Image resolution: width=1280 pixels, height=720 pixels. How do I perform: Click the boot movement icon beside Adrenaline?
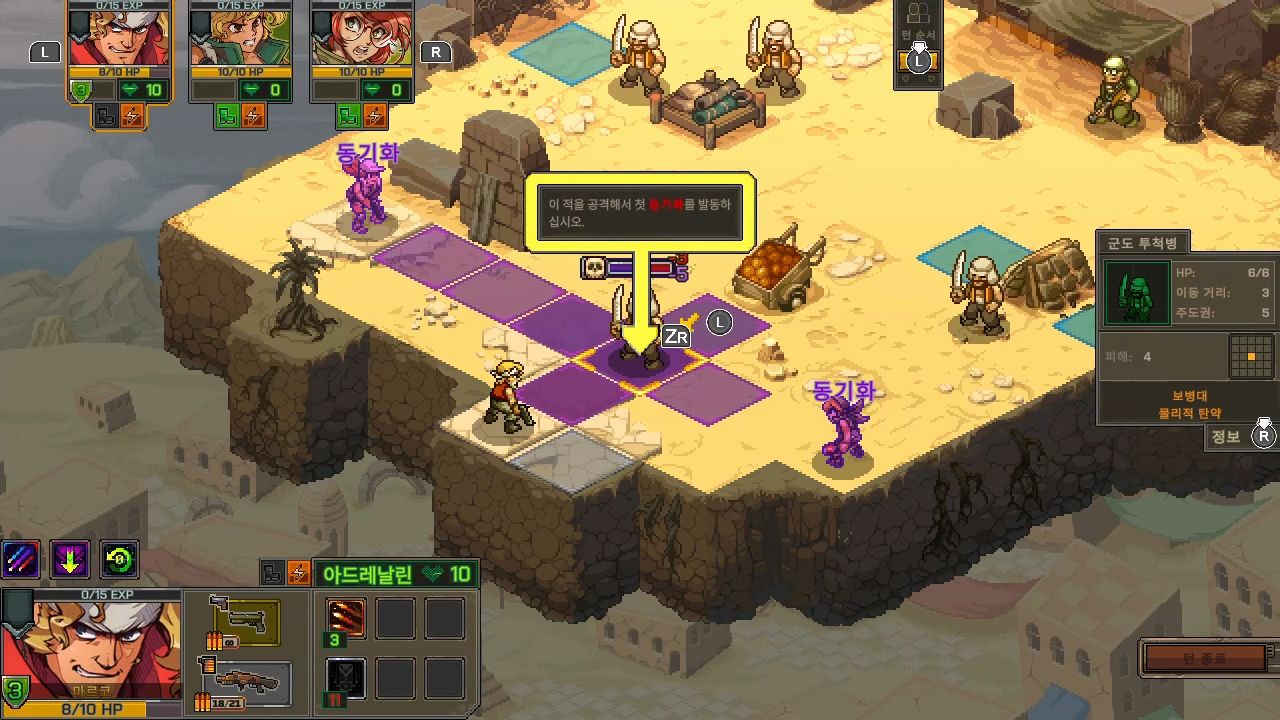tap(272, 573)
